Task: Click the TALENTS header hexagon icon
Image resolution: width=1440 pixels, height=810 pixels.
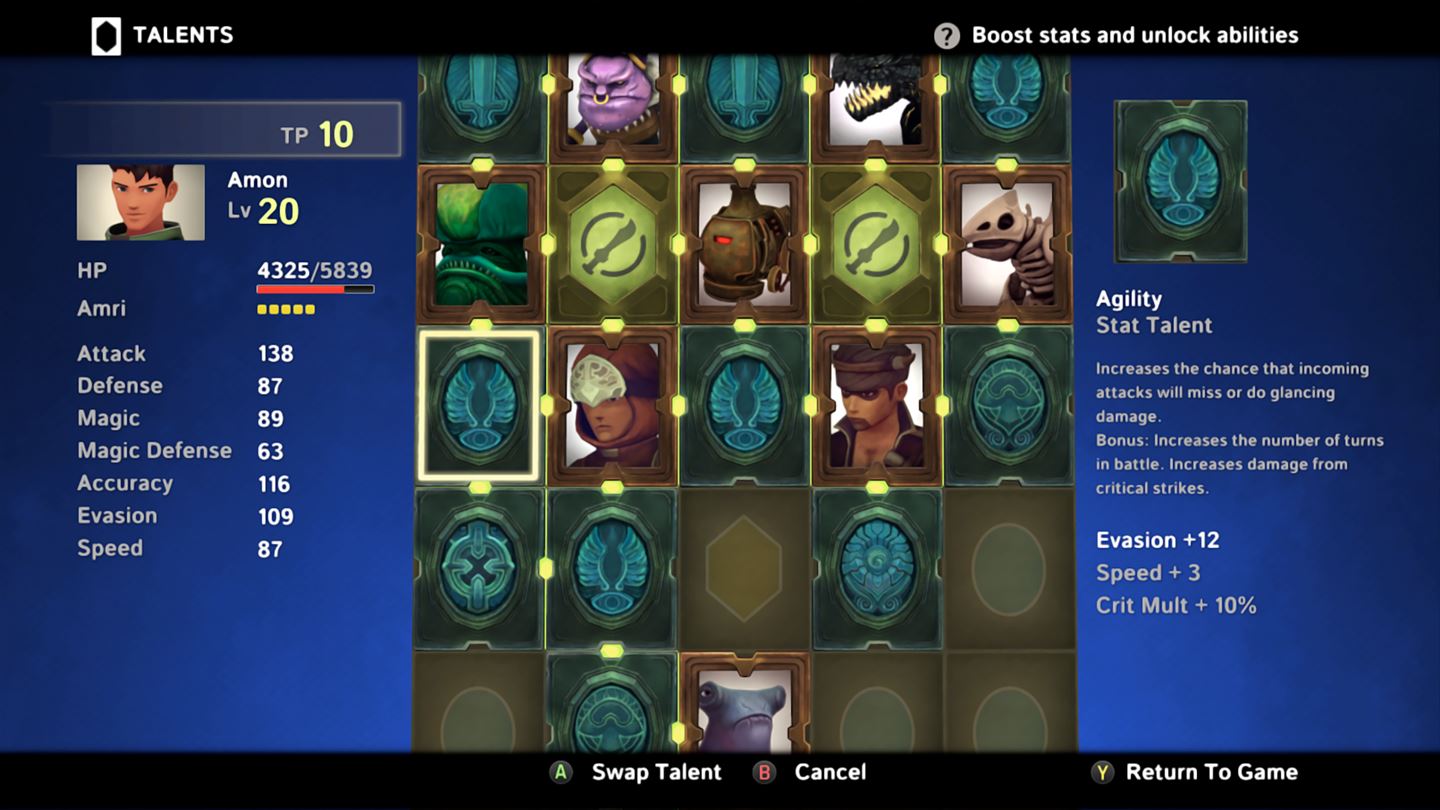Action: (104, 34)
